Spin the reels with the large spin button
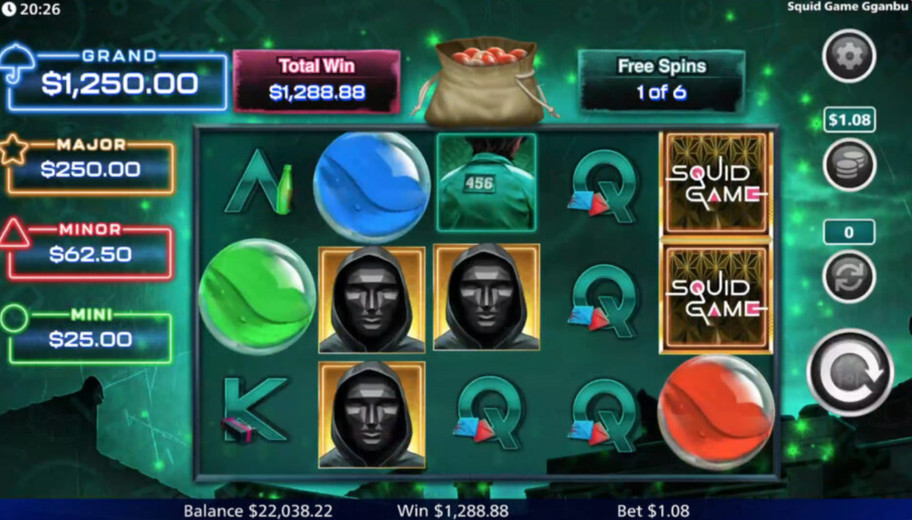The width and height of the screenshot is (912, 520). pyautogui.click(x=849, y=373)
